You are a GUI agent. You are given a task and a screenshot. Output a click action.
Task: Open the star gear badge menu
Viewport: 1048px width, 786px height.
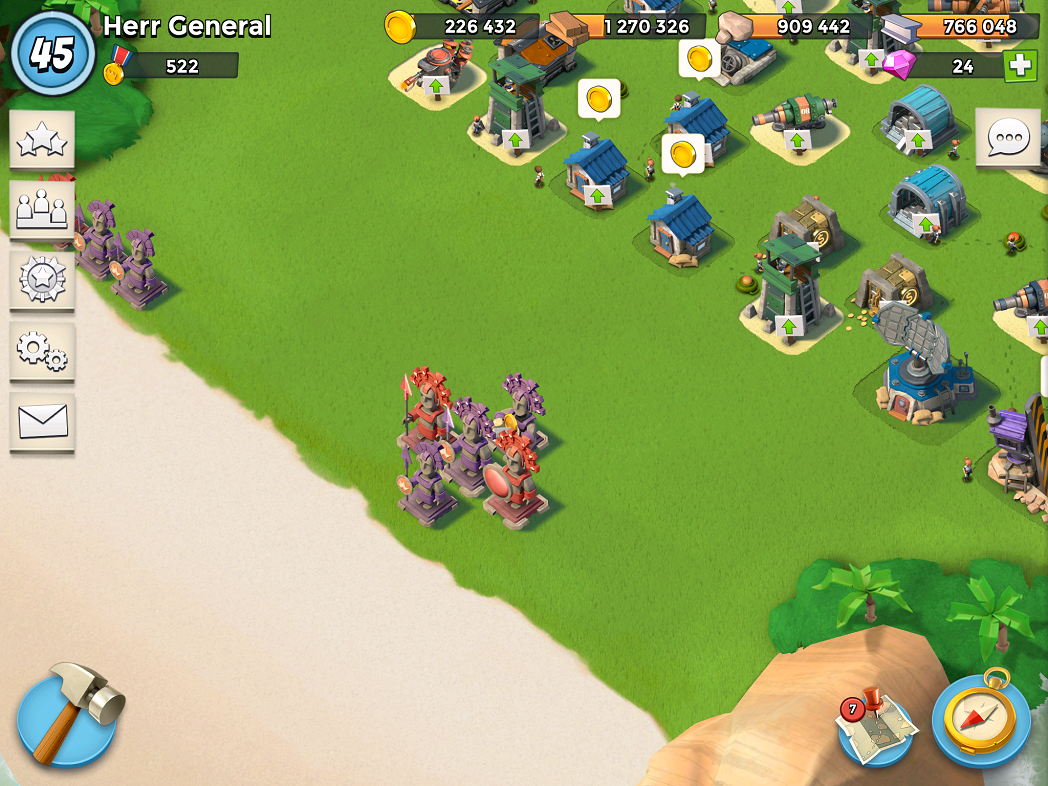click(42, 279)
